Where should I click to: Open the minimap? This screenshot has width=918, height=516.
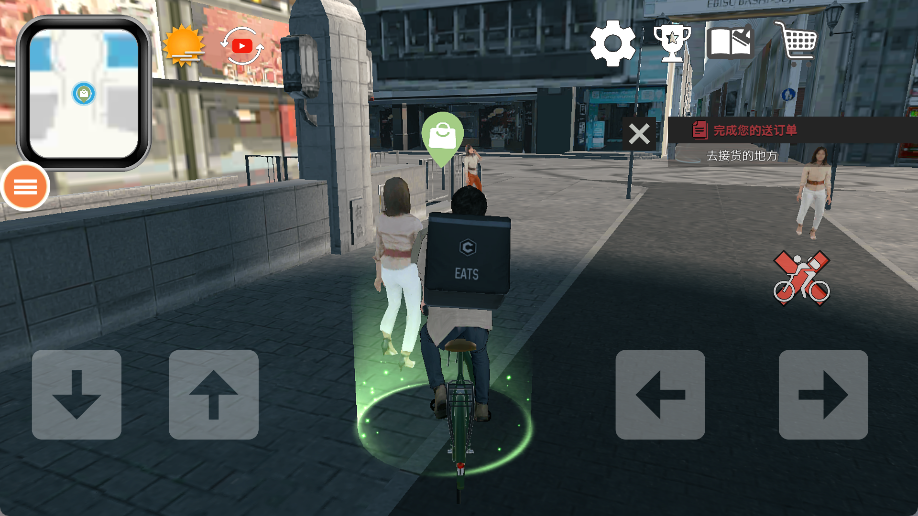coord(83,93)
